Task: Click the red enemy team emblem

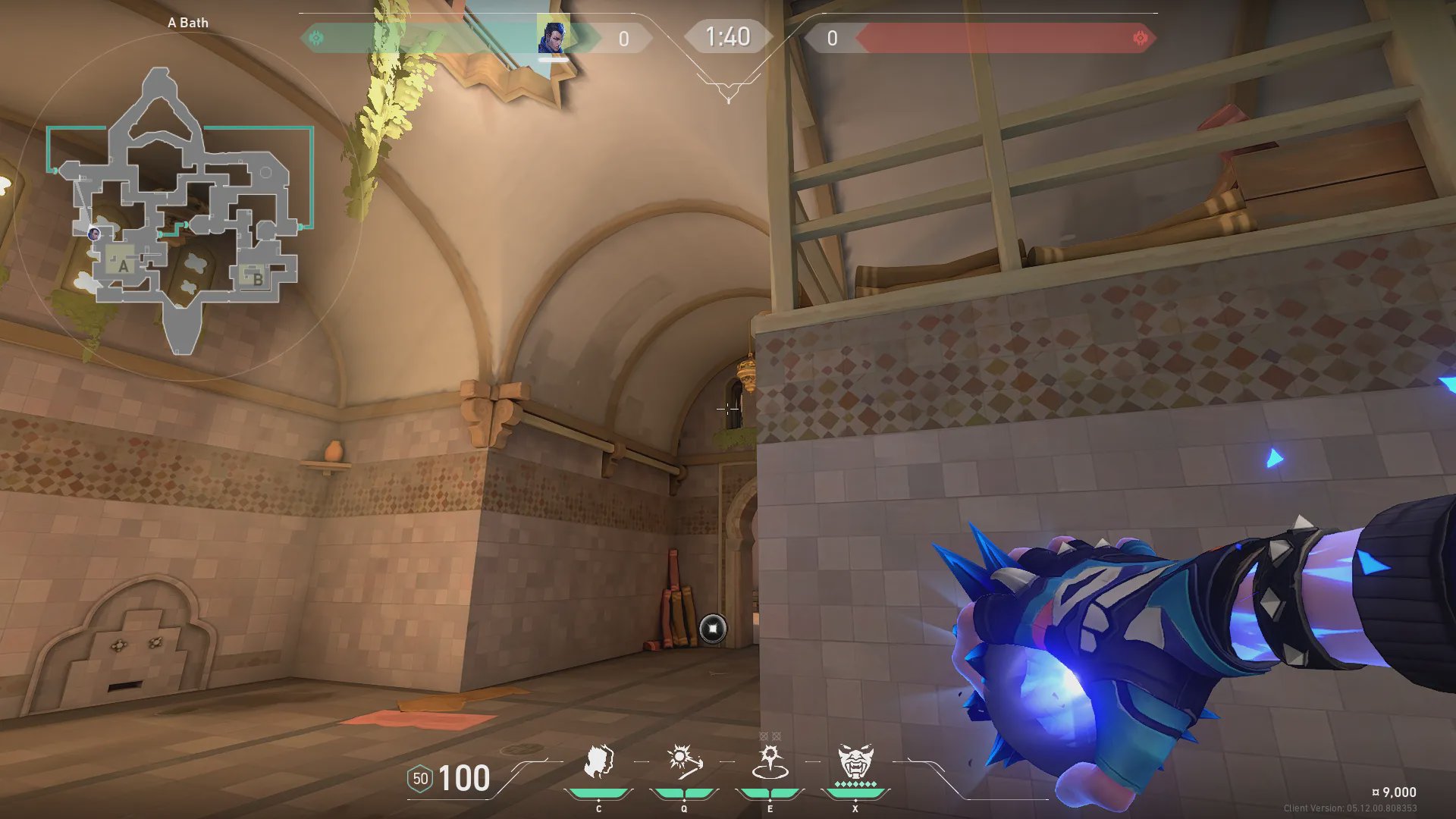Action: click(x=1140, y=38)
